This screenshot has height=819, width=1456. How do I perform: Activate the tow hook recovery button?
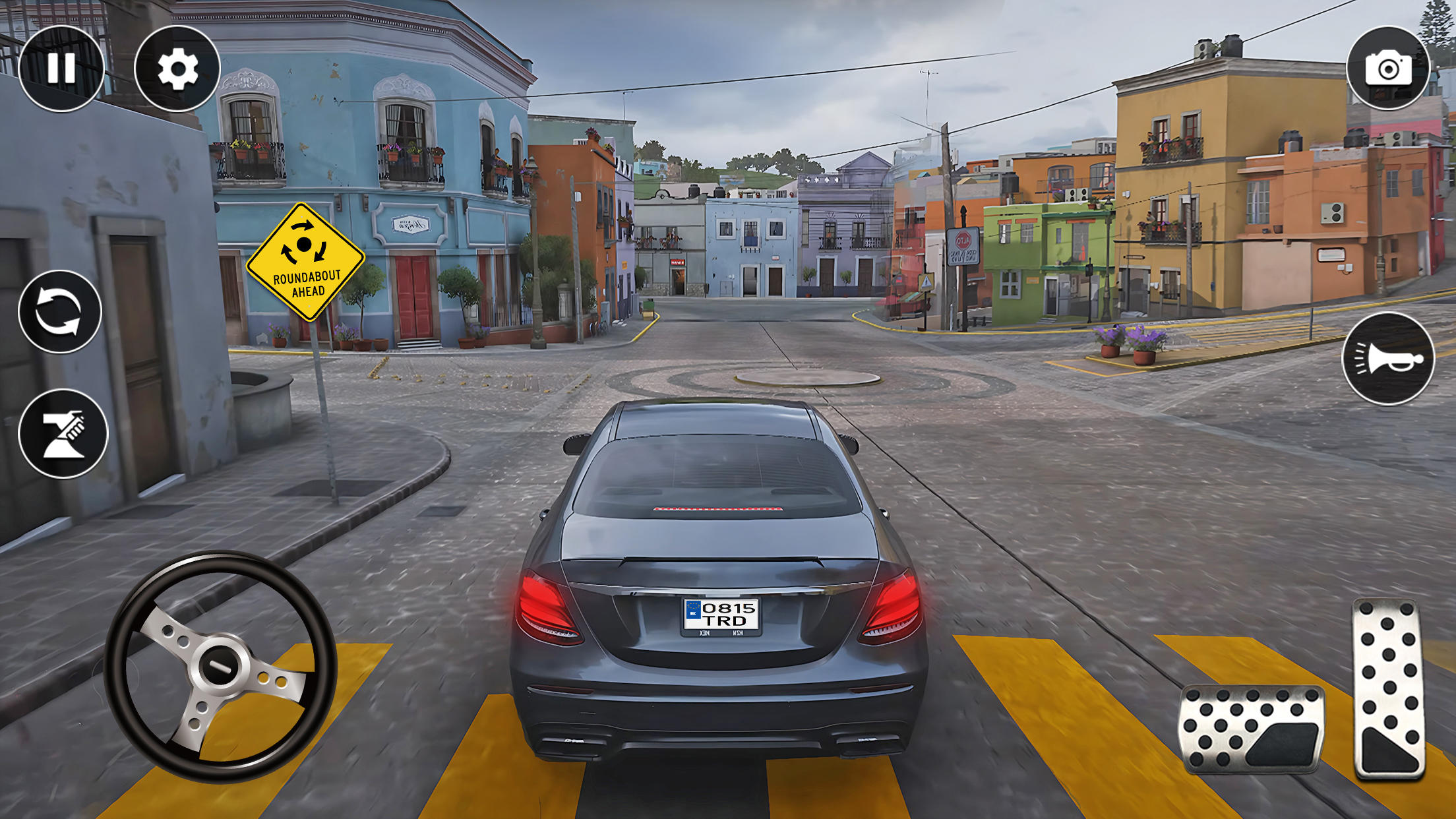point(63,433)
